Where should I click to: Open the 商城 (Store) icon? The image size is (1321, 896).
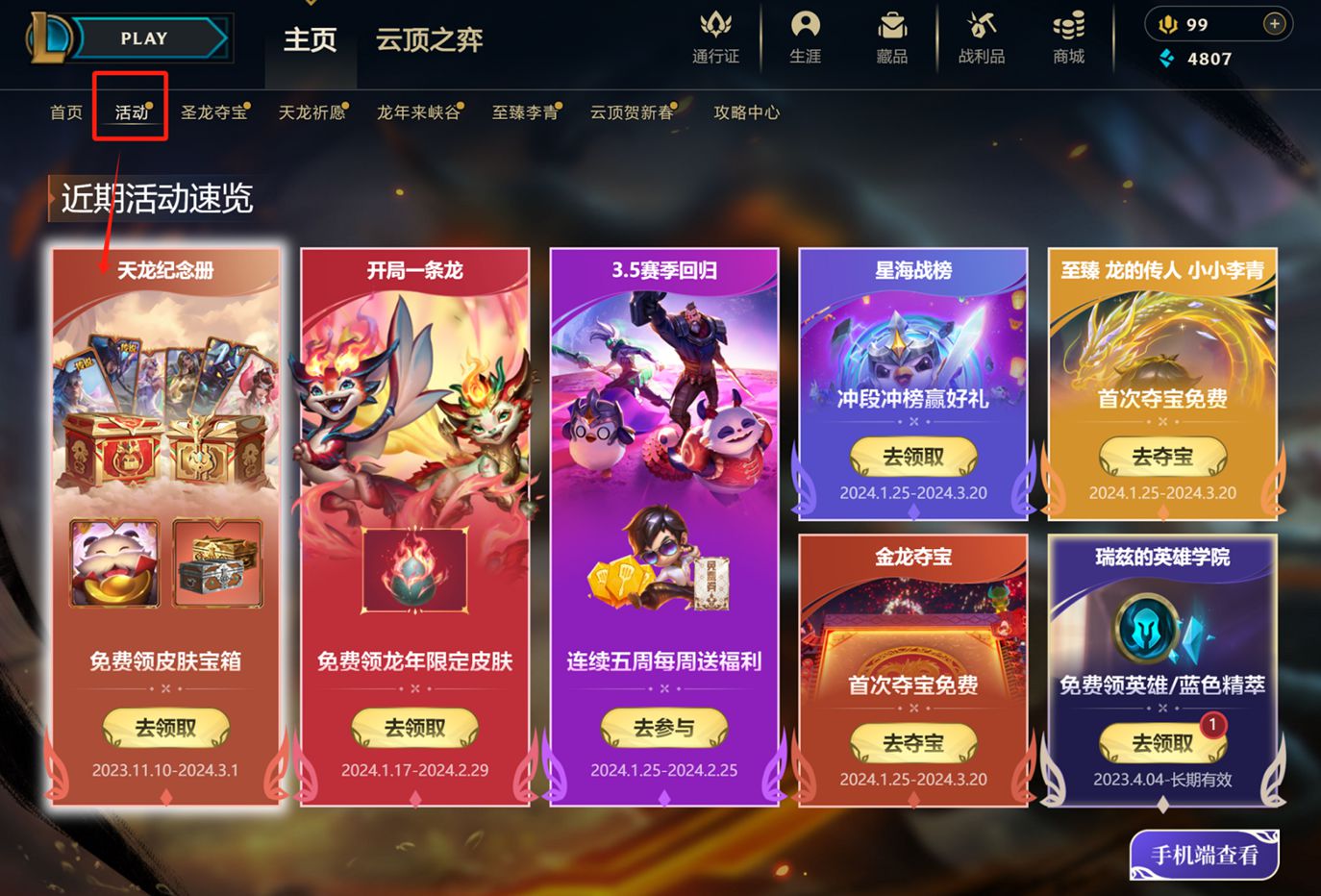coord(1067,38)
